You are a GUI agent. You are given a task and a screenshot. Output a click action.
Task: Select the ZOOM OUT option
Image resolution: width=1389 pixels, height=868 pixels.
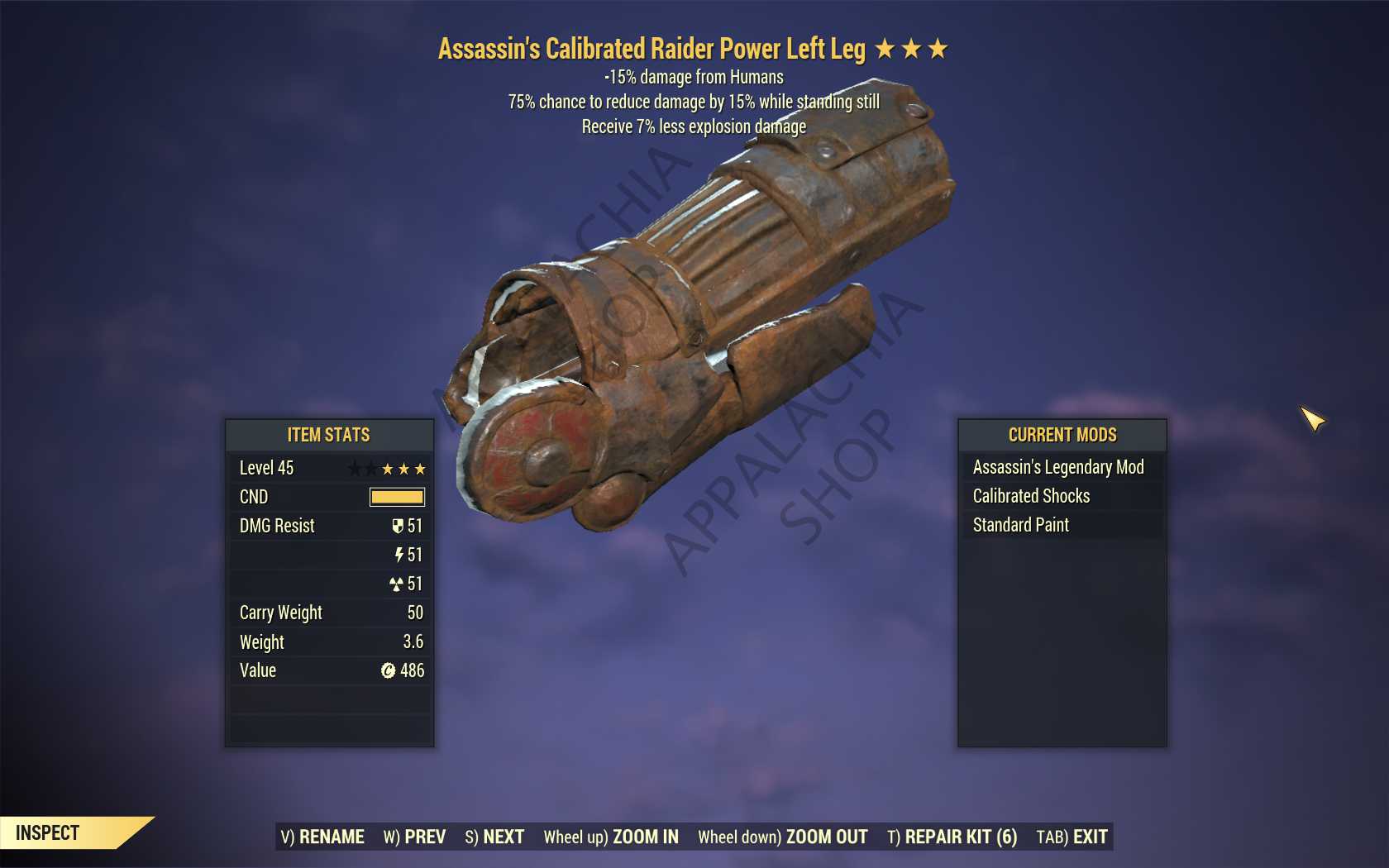point(782,837)
